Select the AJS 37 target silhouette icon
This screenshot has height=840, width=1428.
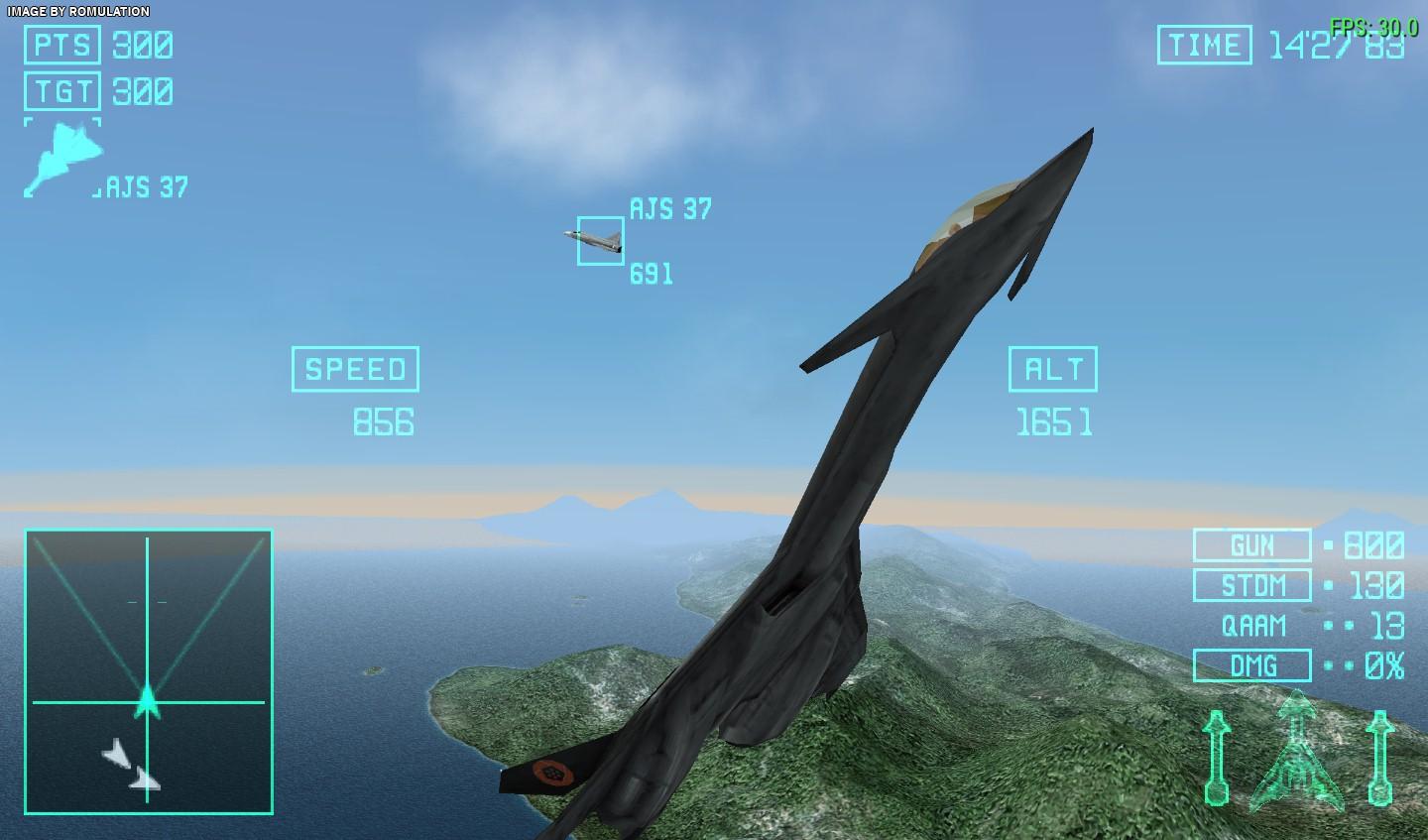(61, 157)
